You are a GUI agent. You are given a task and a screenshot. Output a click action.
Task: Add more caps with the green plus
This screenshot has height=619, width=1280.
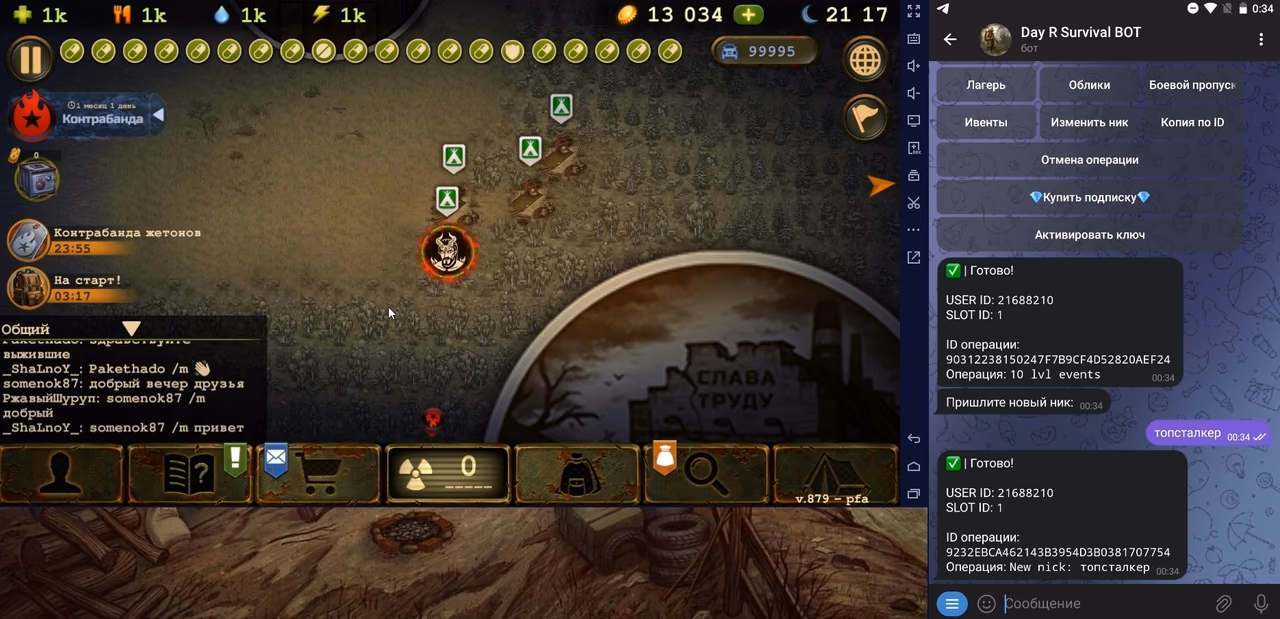pyautogui.click(x=748, y=15)
